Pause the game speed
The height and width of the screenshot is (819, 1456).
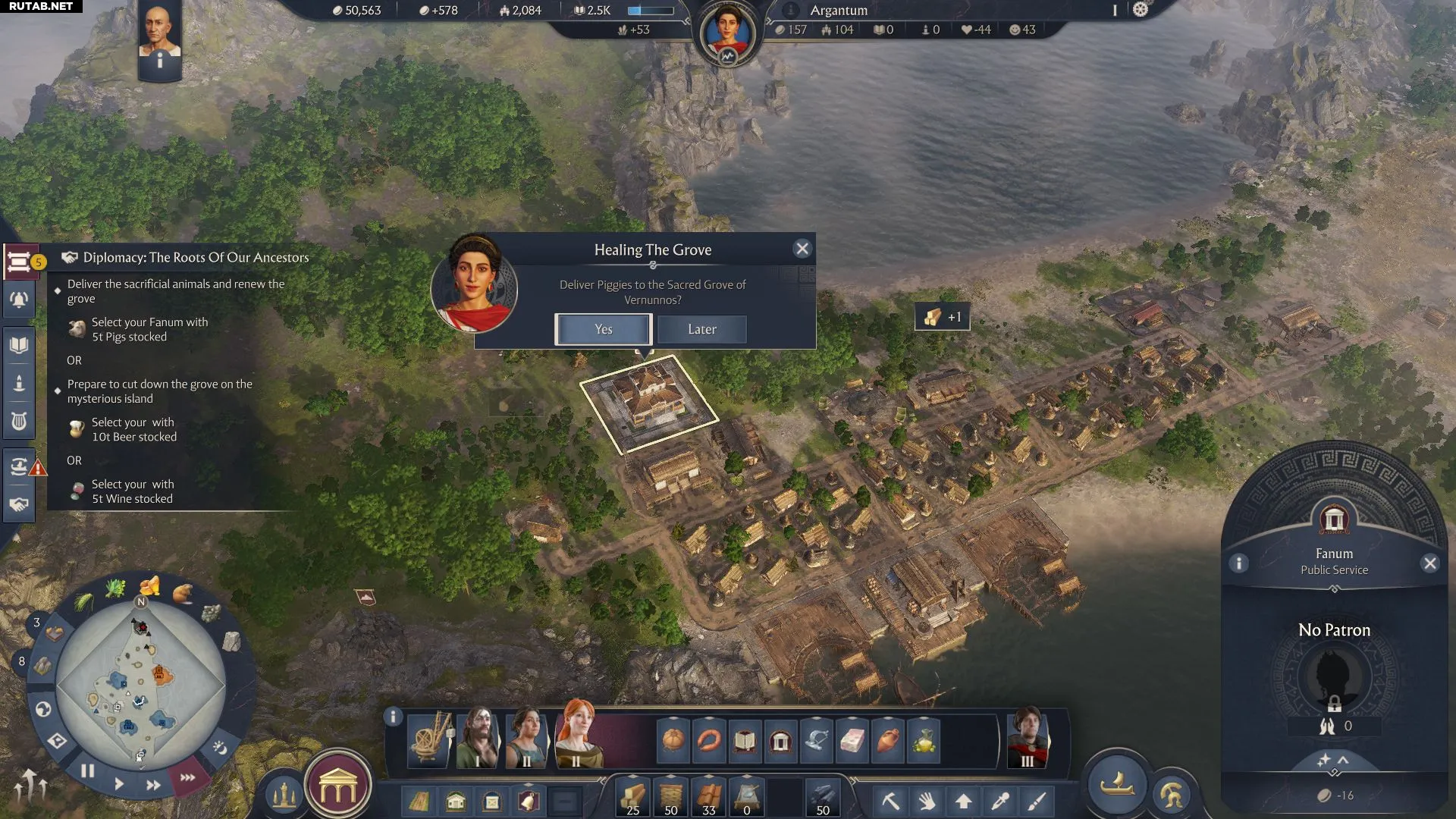(x=88, y=771)
